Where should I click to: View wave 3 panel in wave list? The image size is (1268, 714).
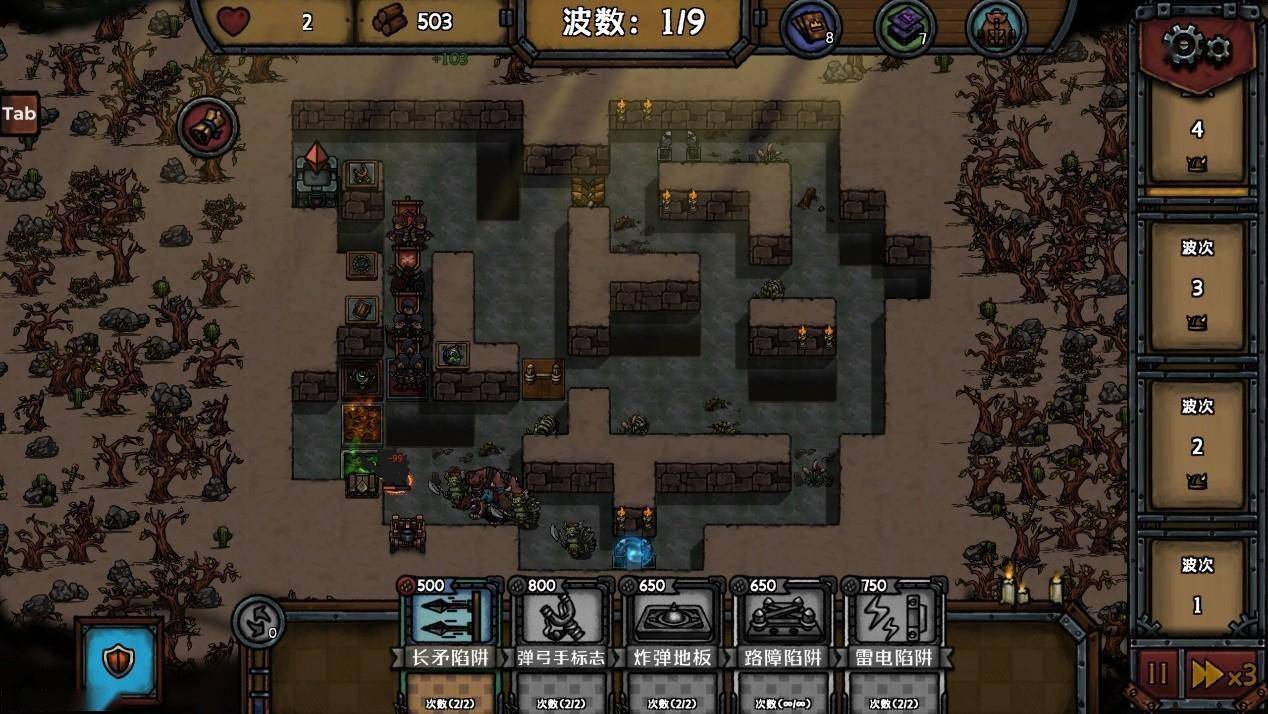pos(1196,287)
